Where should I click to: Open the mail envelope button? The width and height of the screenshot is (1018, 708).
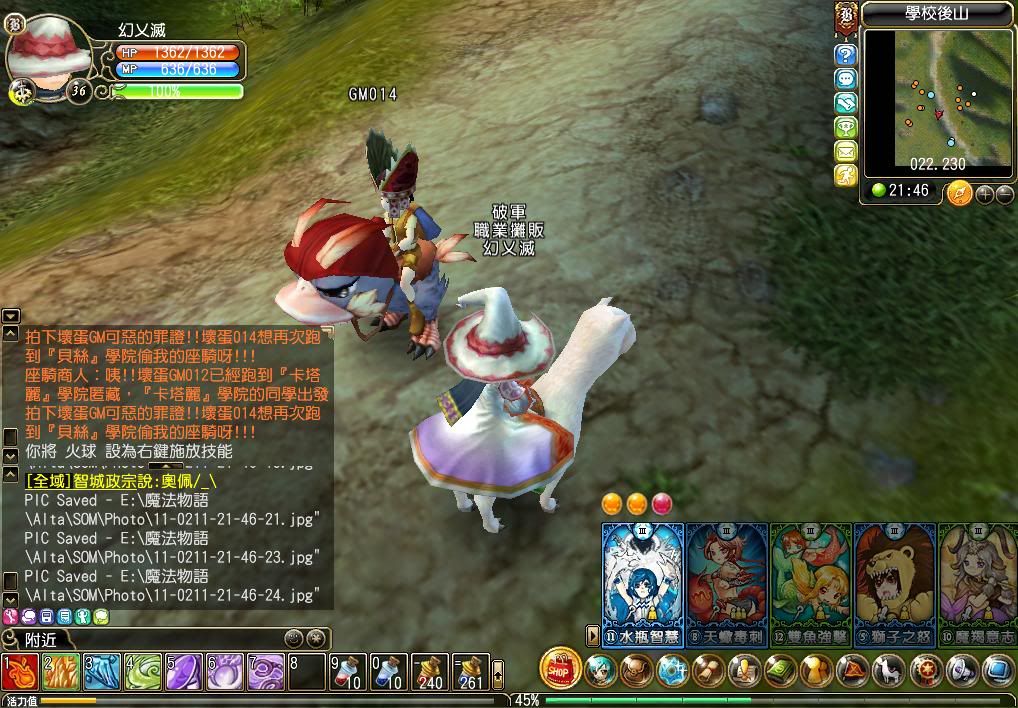click(x=846, y=152)
